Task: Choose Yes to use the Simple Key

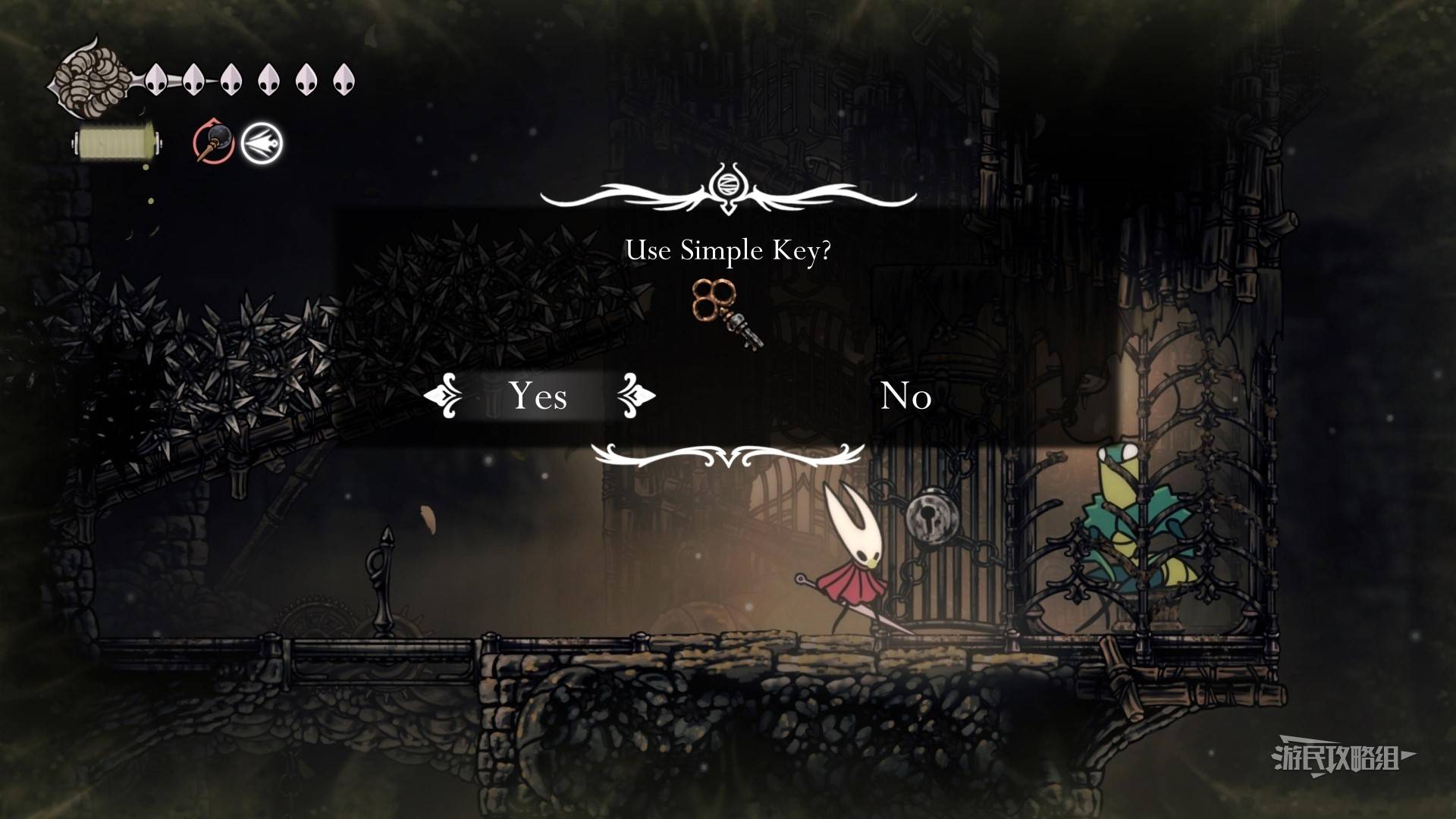Action: click(538, 395)
